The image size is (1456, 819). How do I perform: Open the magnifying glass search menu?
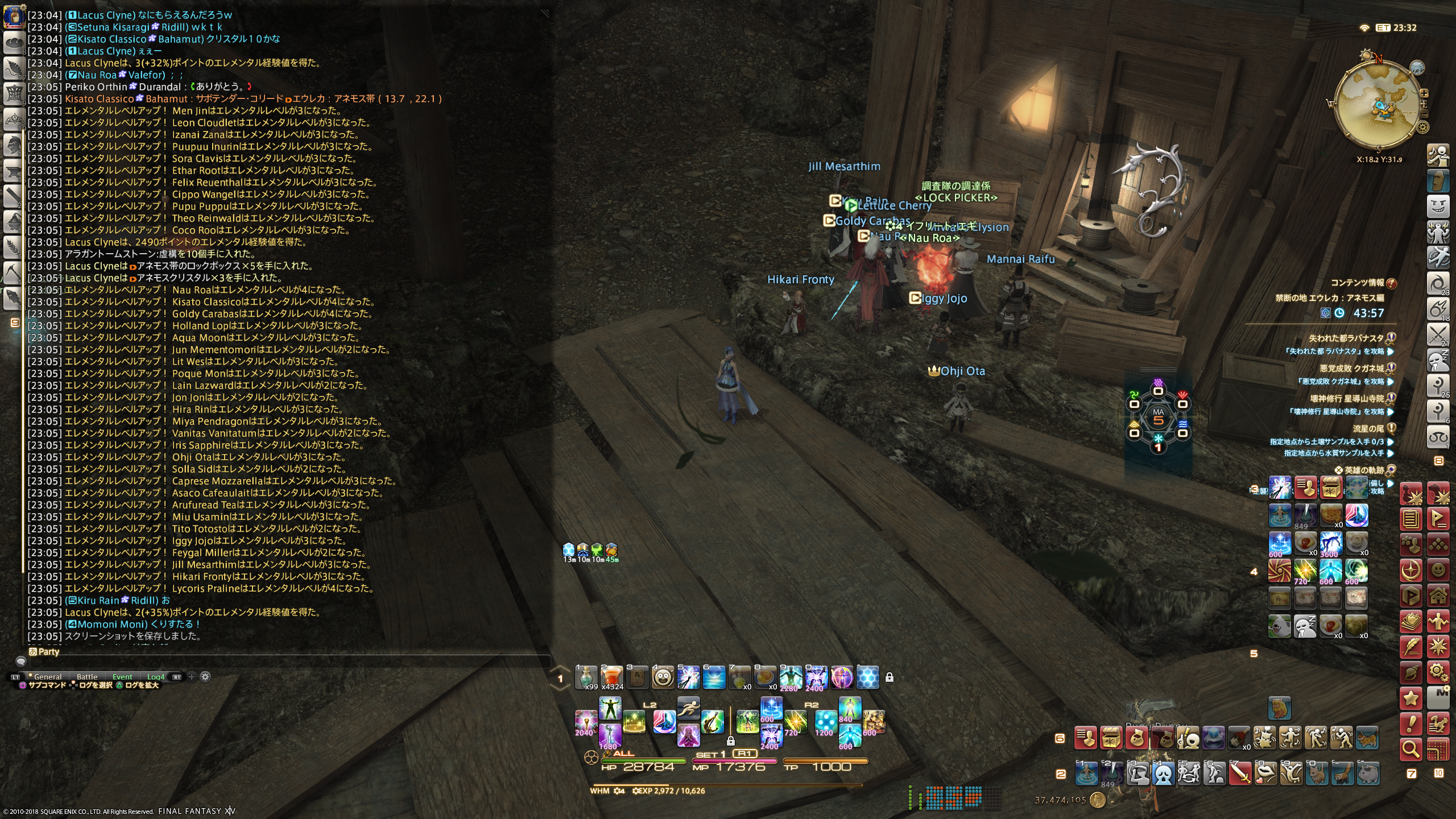click(1411, 749)
